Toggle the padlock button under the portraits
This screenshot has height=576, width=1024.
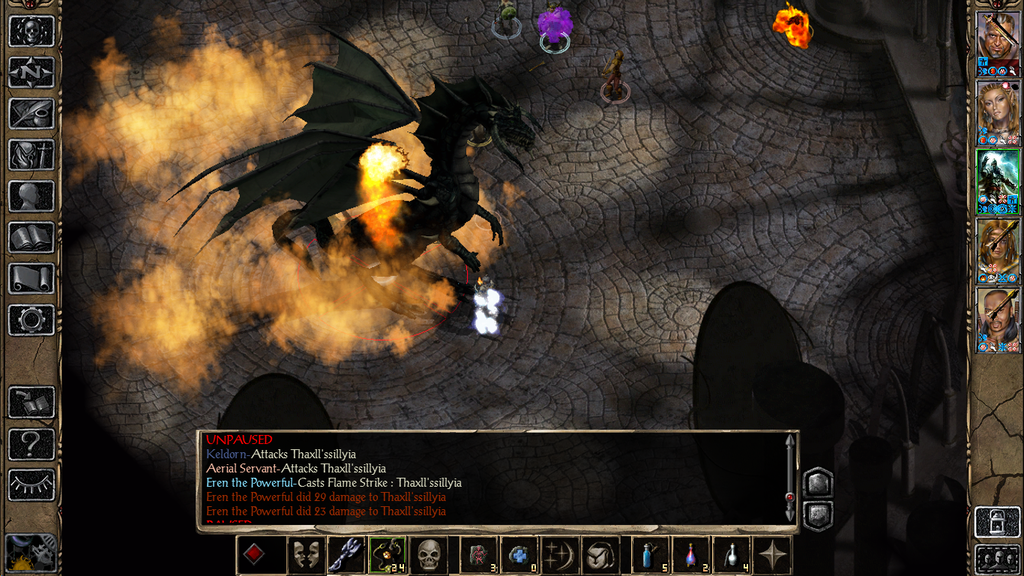pyautogui.click(x=997, y=521)
